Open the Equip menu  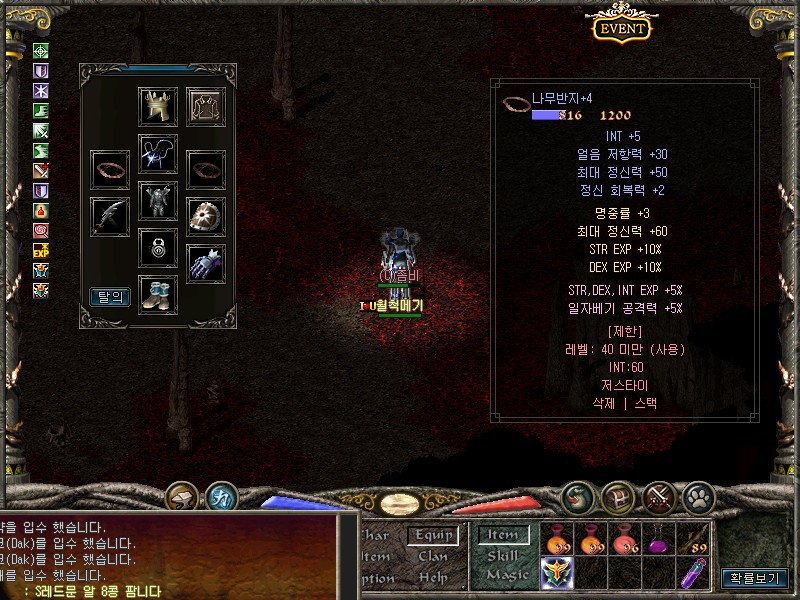[433, 535]
